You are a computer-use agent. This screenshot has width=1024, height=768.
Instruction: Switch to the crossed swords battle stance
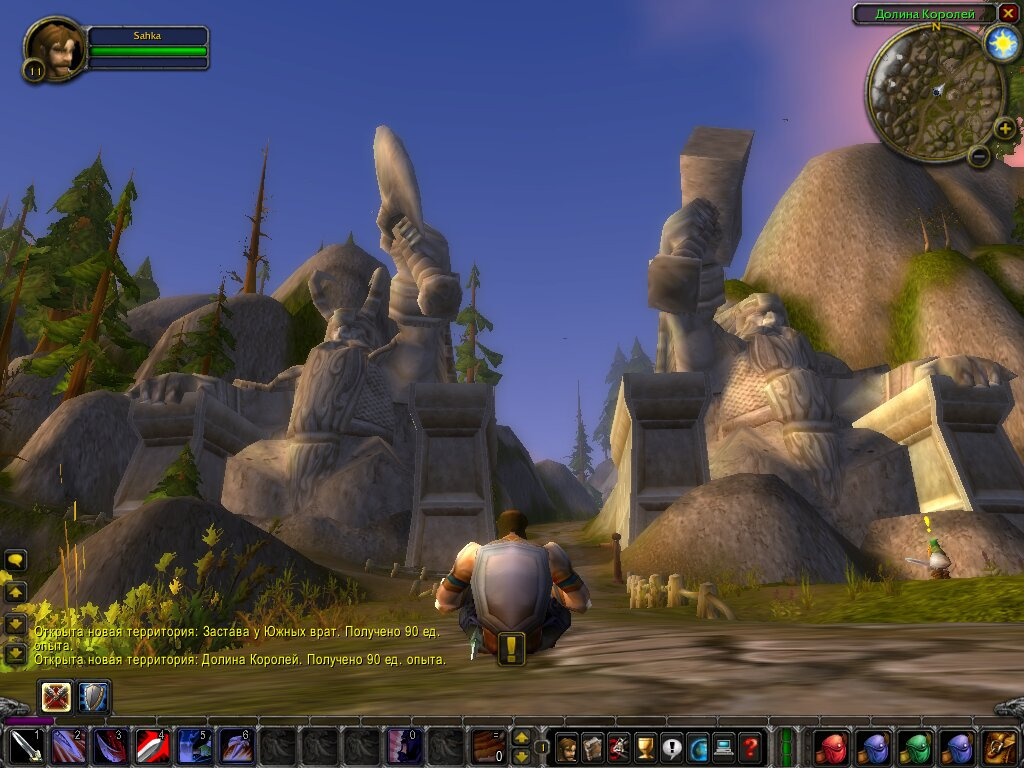point(56,697)
